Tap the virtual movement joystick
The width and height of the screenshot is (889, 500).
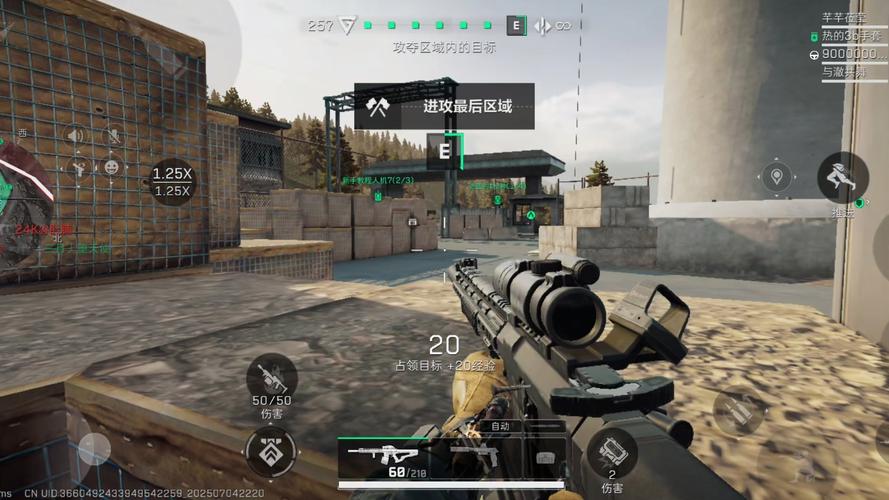tap(95, 450)
